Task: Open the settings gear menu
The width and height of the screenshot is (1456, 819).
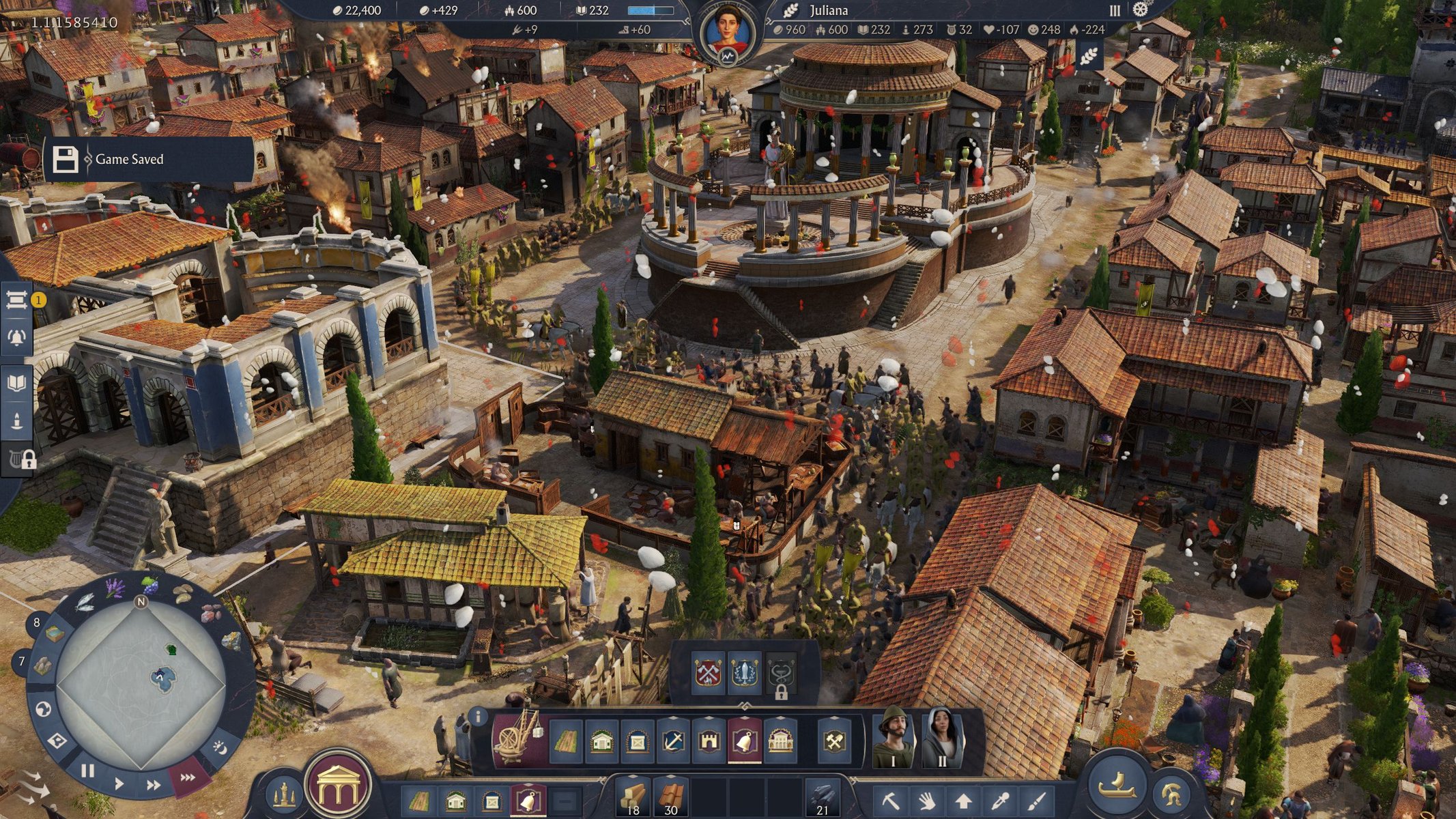Action: 1141,10
